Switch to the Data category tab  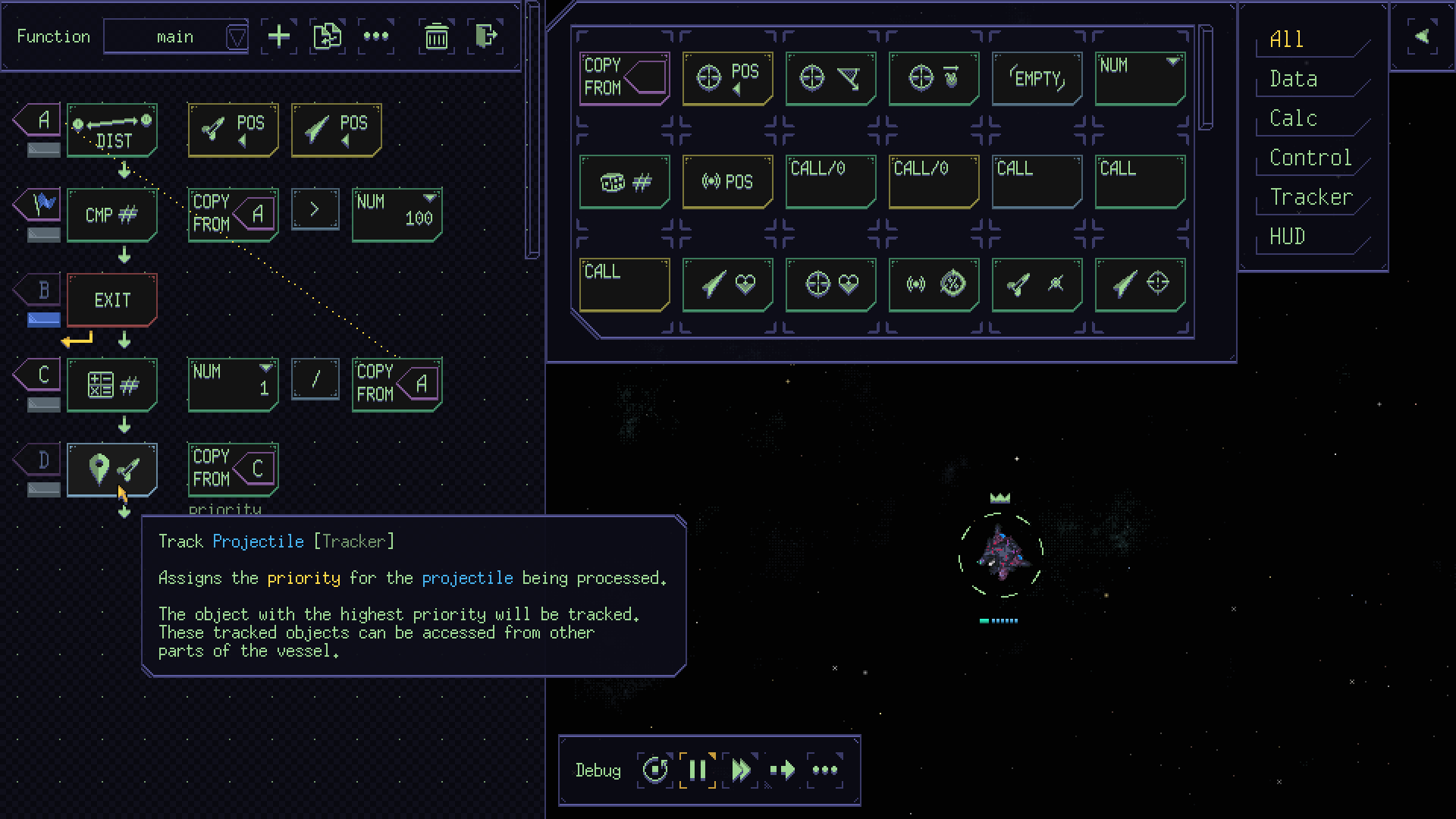[x=1294, y=79]
